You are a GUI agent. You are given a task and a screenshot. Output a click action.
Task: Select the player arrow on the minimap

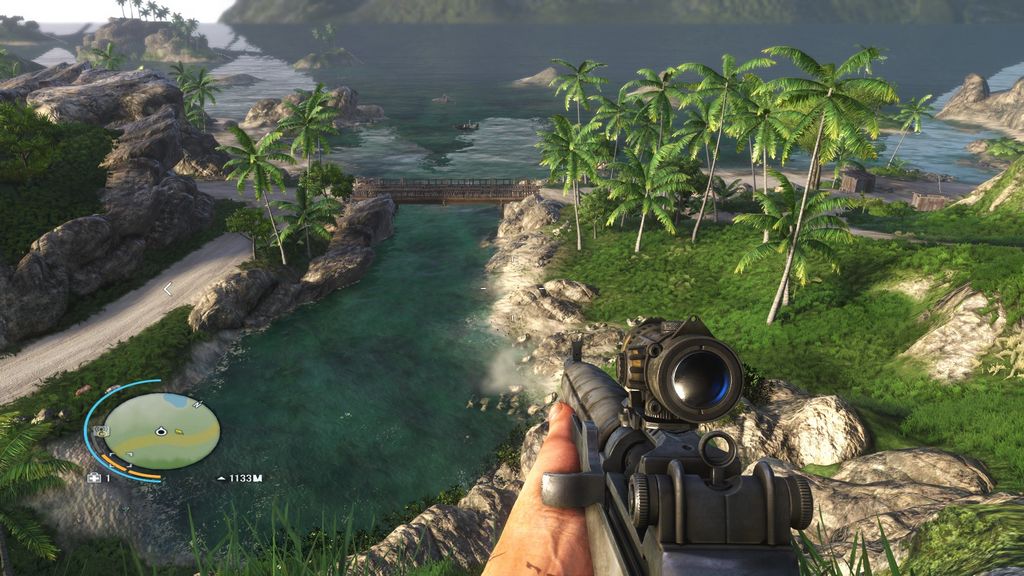click(160, 431)
